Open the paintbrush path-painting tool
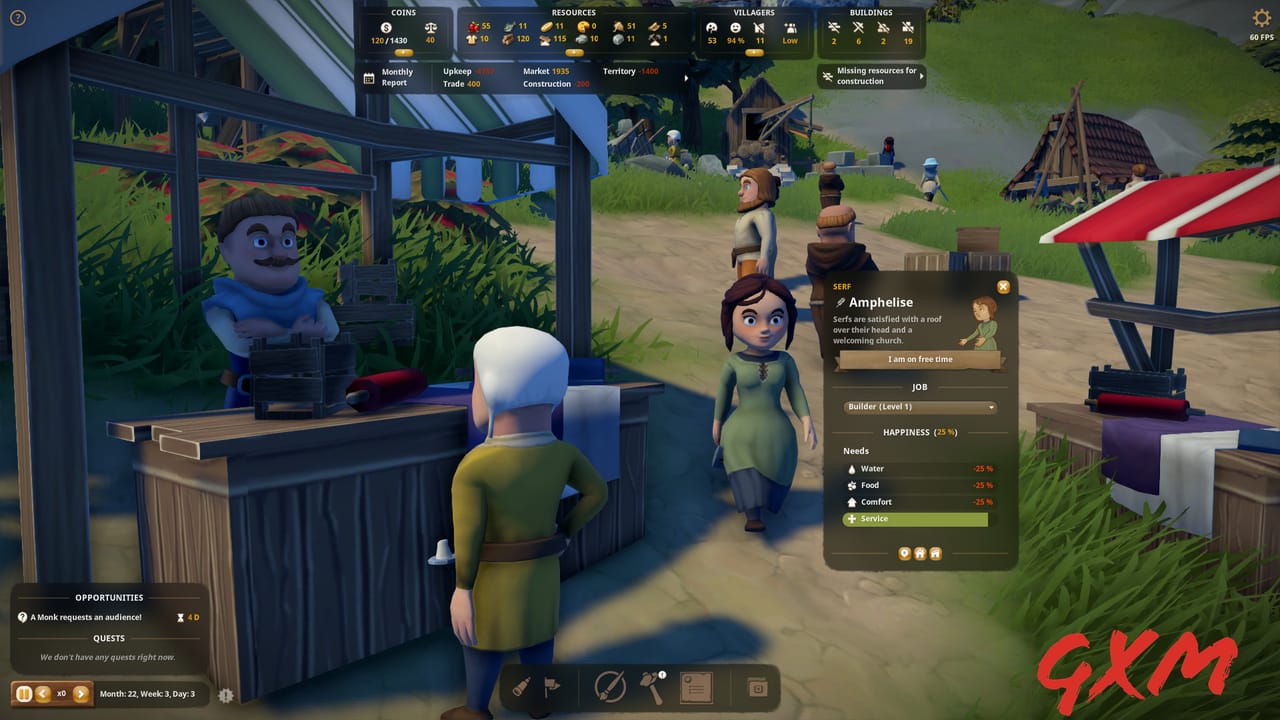1280x720 pixels. pyautogui.click(x=608, y=687)
